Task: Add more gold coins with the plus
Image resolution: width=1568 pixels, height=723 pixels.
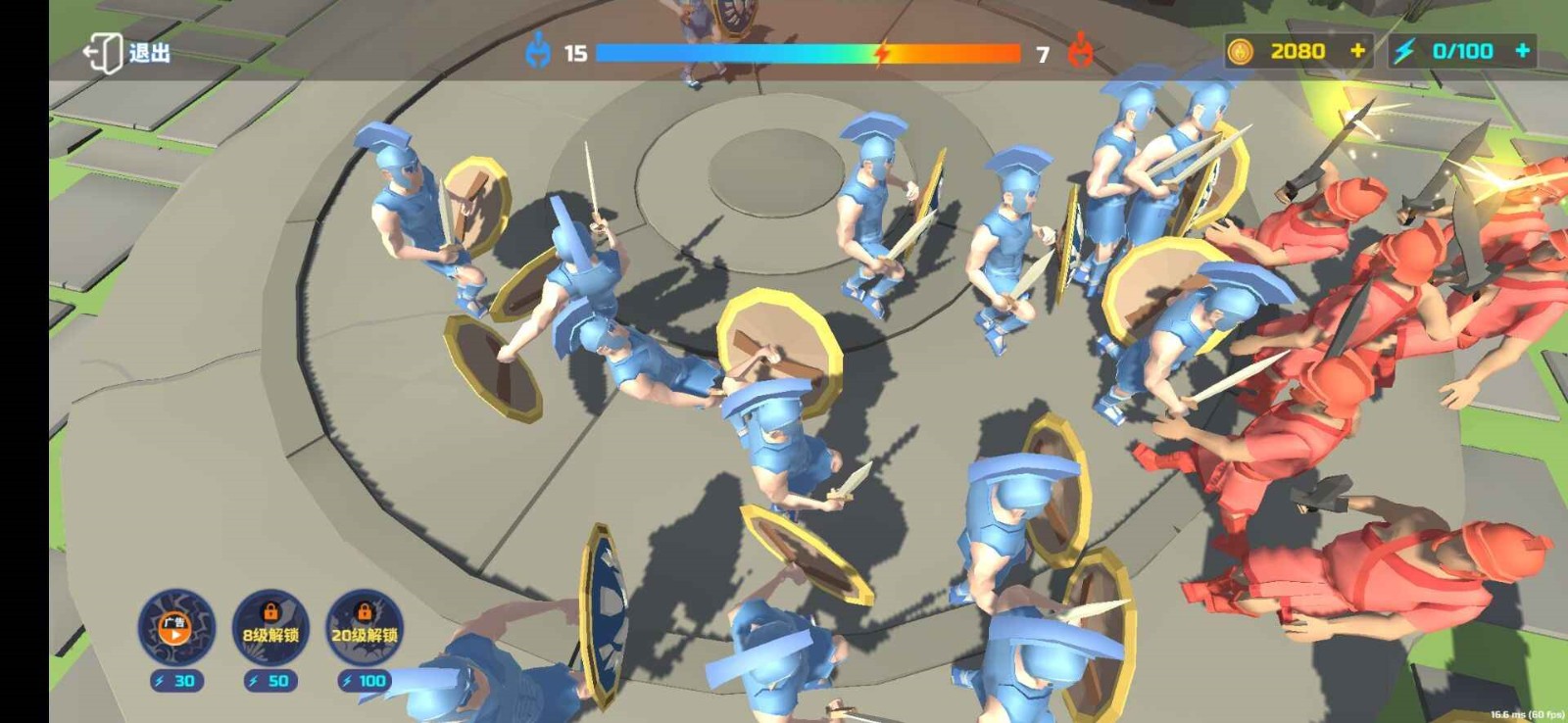Action: (1357, 51)
